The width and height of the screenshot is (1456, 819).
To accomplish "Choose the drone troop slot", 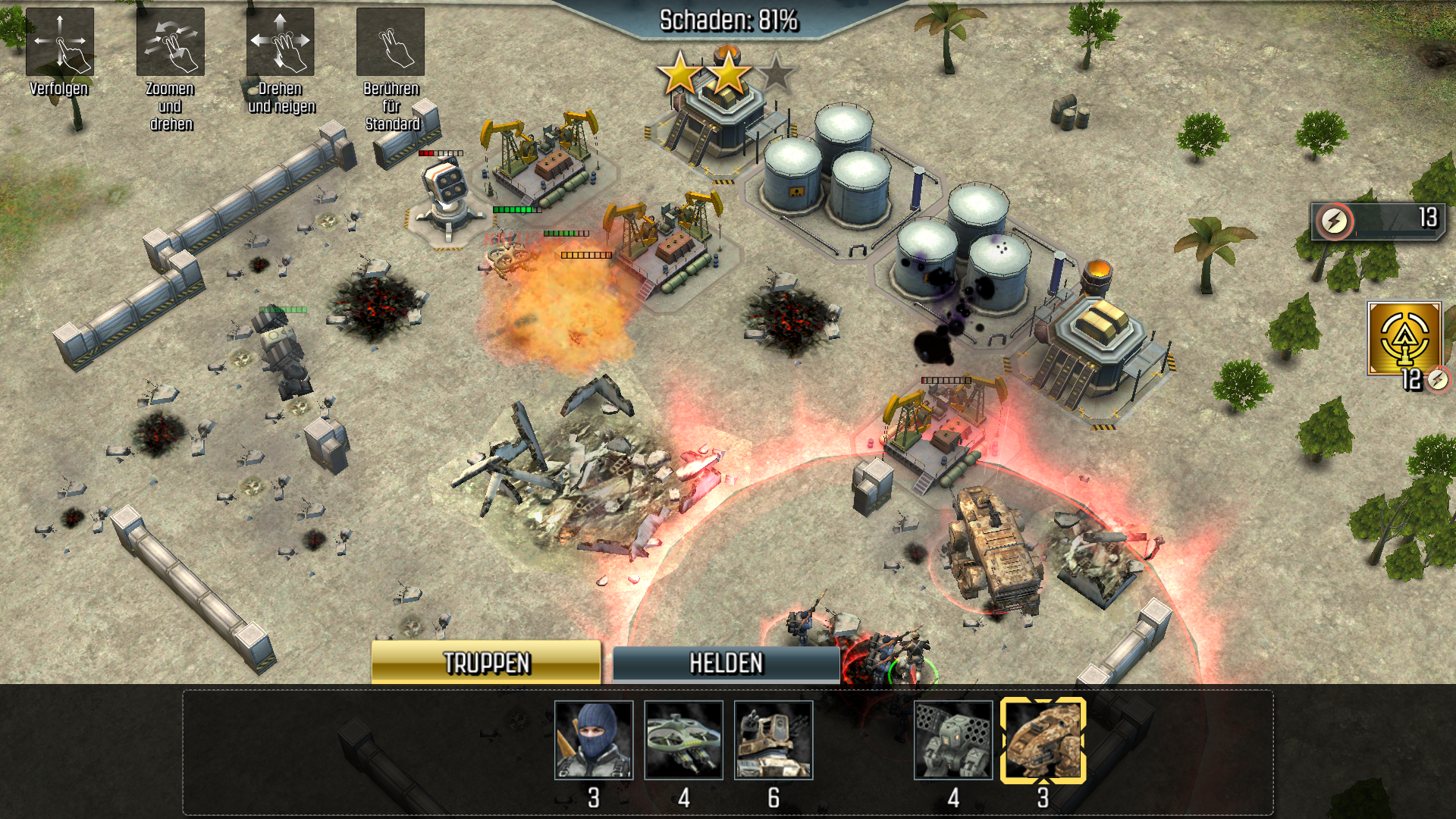I will (x=683, y=740).
